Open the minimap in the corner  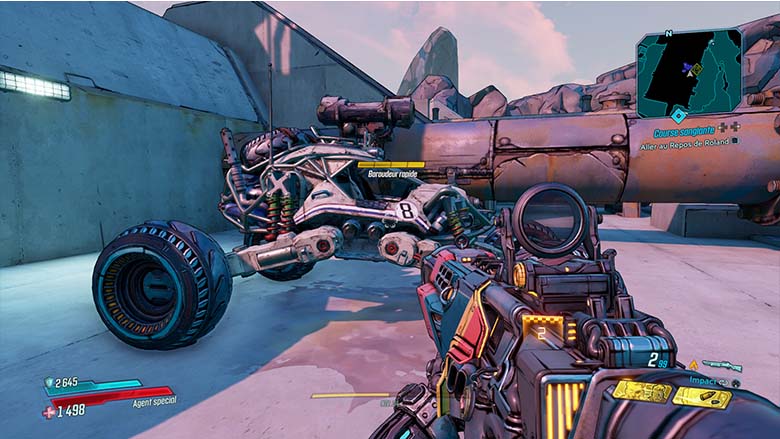[x=690, y=70]
